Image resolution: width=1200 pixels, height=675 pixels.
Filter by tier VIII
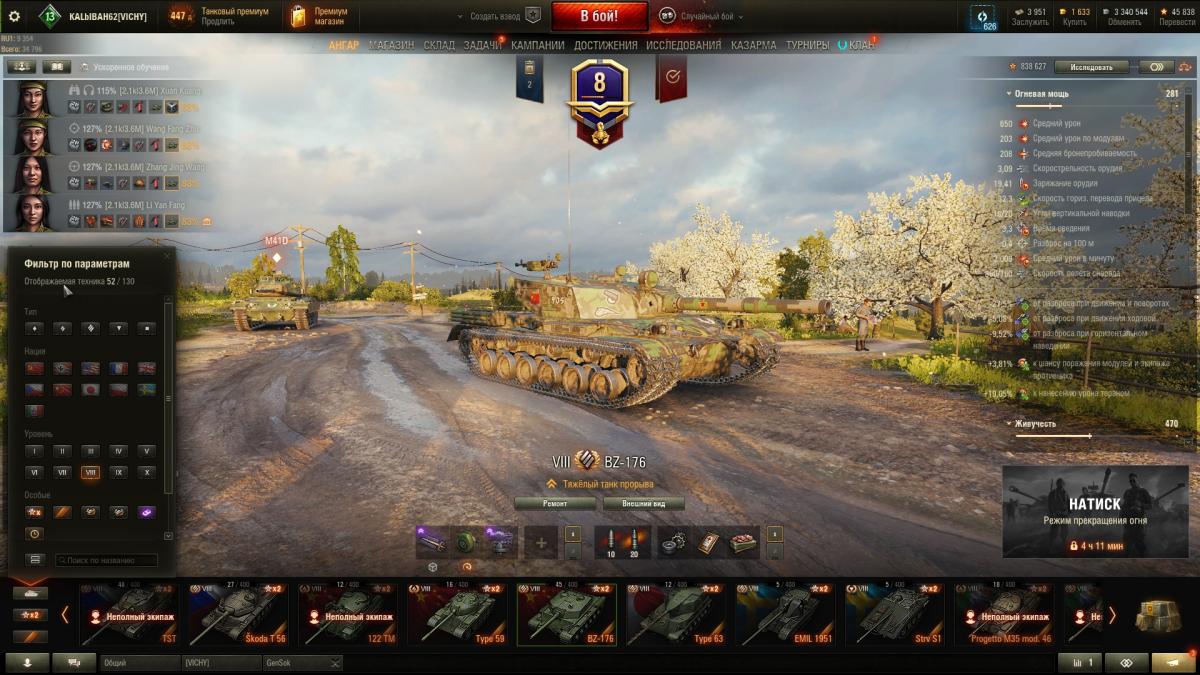pyautogui.click(x=91, y=472)
